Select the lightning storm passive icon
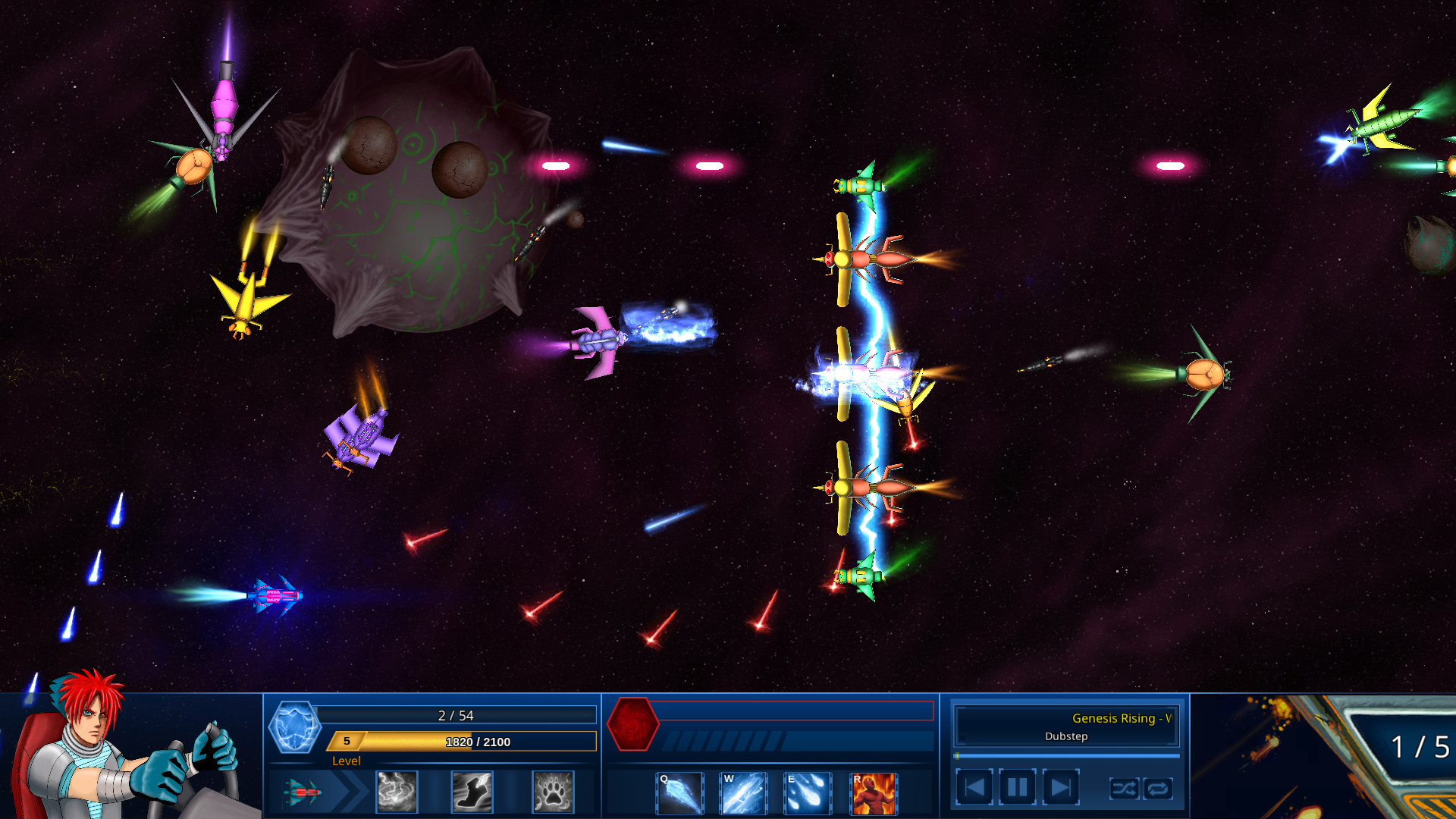1456x819 pixels. coord(395,793)
